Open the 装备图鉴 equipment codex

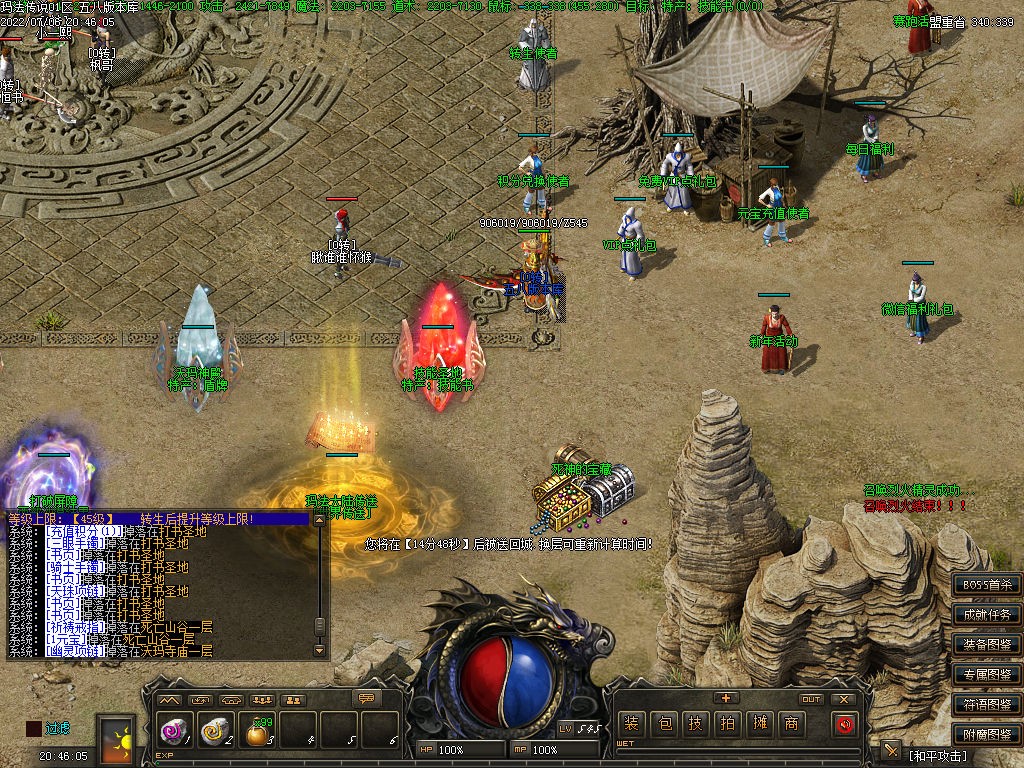[x=987, y=644]
